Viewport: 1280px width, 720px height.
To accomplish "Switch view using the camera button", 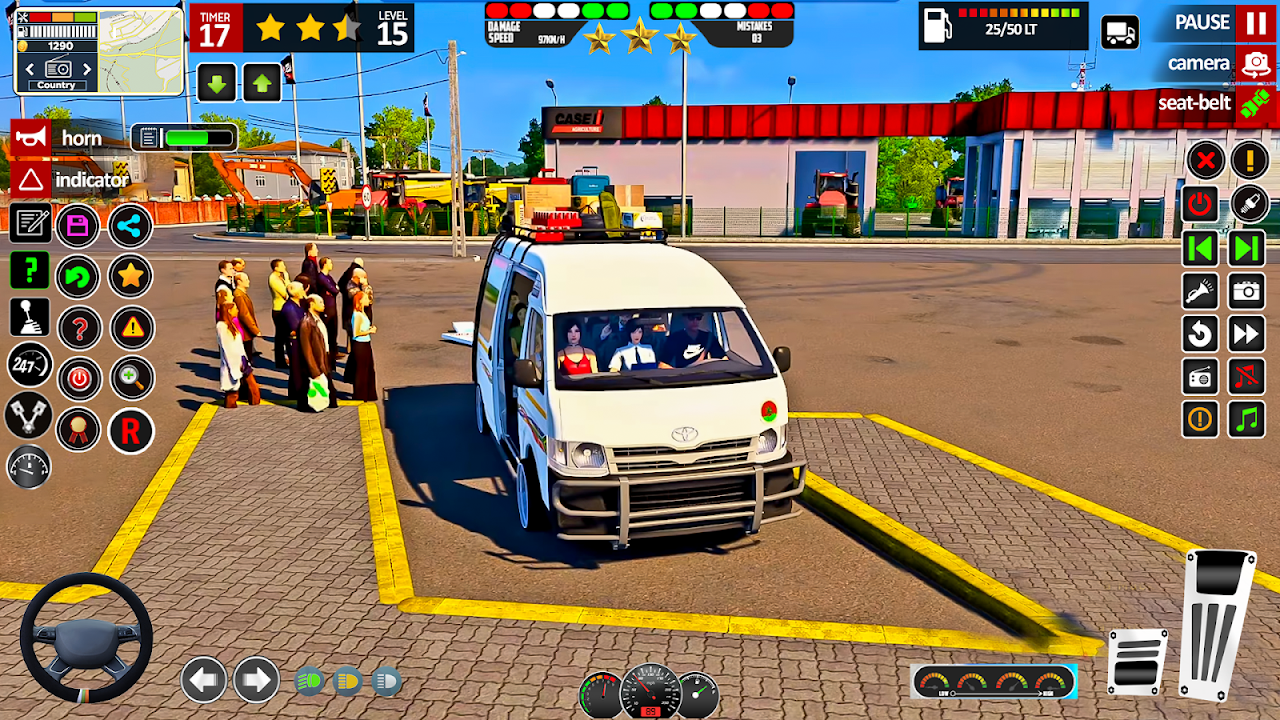I will 1254,64.
